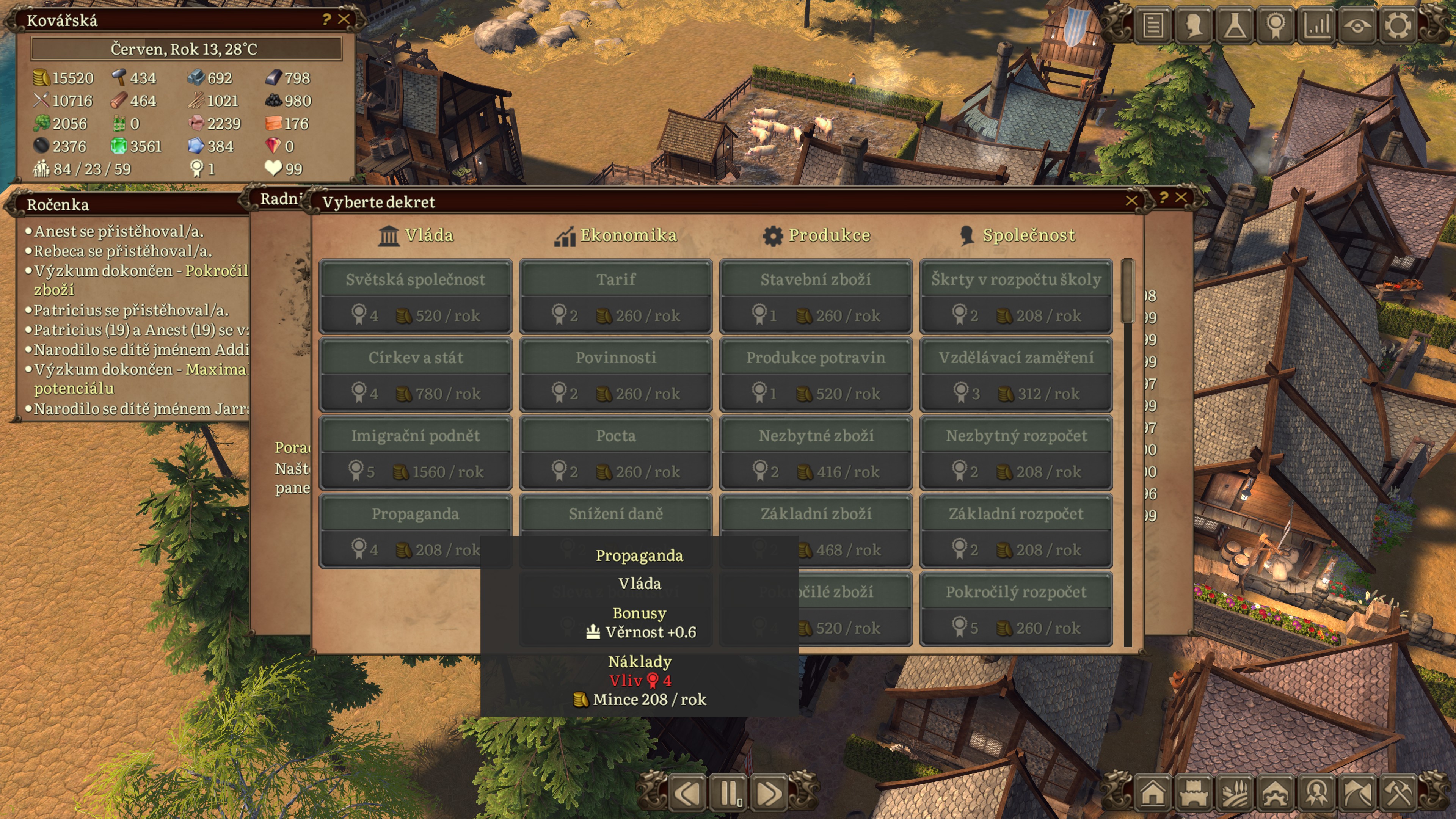Open the settings gear icon

(1397, 25)
